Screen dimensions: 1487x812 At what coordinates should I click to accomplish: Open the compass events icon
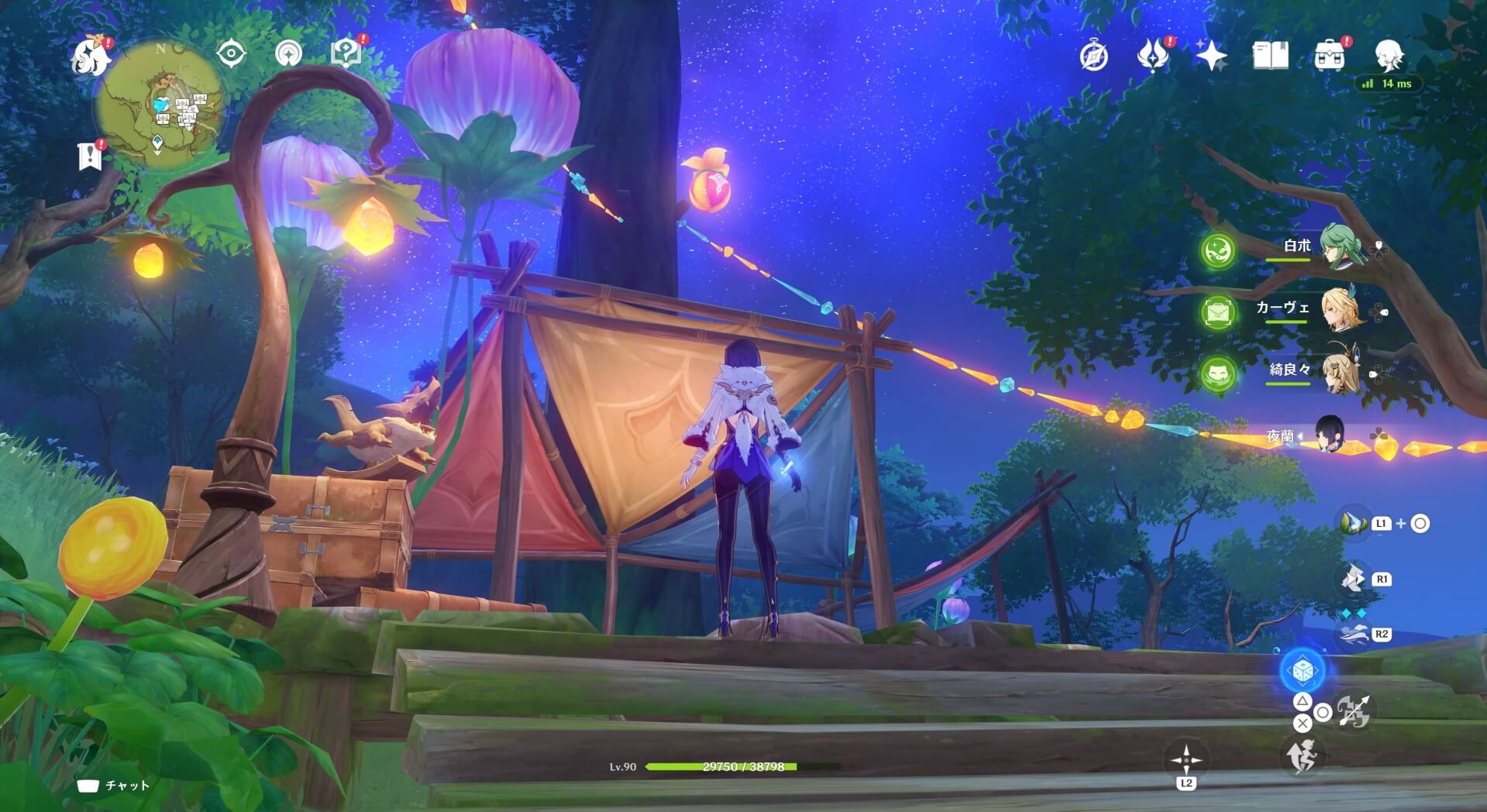click(1093, 56)
